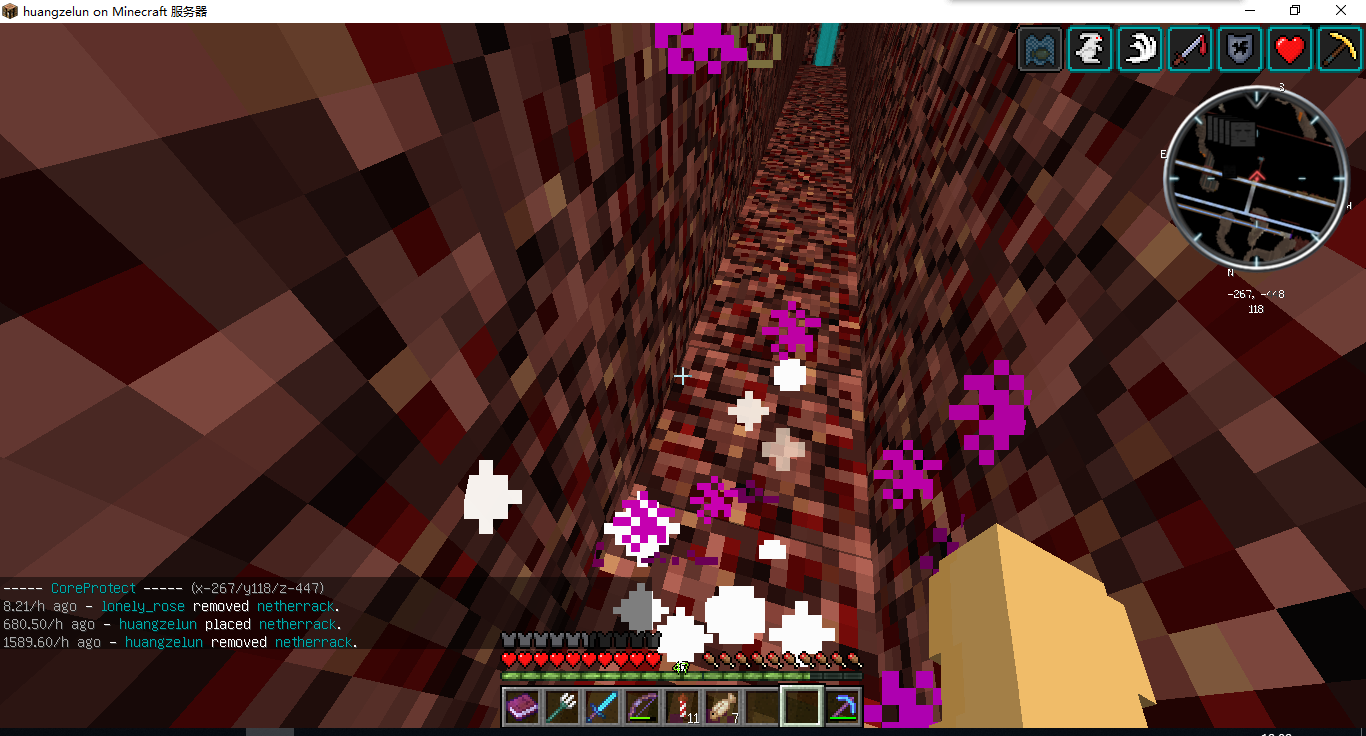Click the Regeneration heart effect icon

tap(1290, 49)
